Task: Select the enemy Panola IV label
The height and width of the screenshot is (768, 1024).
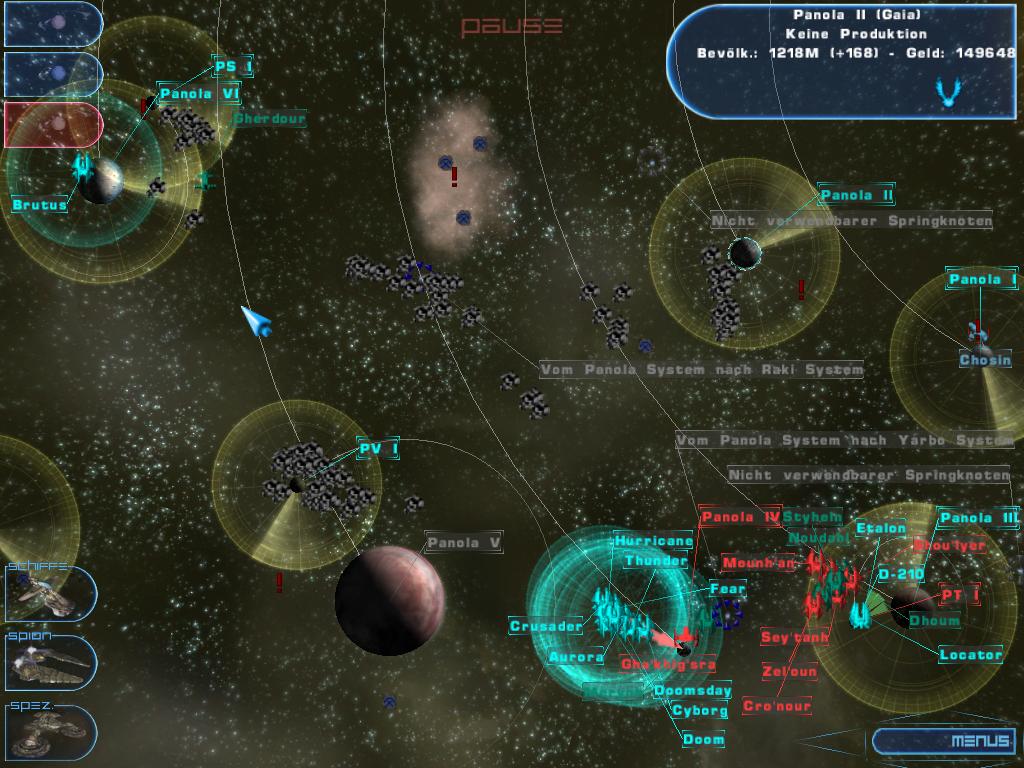Action: pyautogui.click(x=740, y=517)
